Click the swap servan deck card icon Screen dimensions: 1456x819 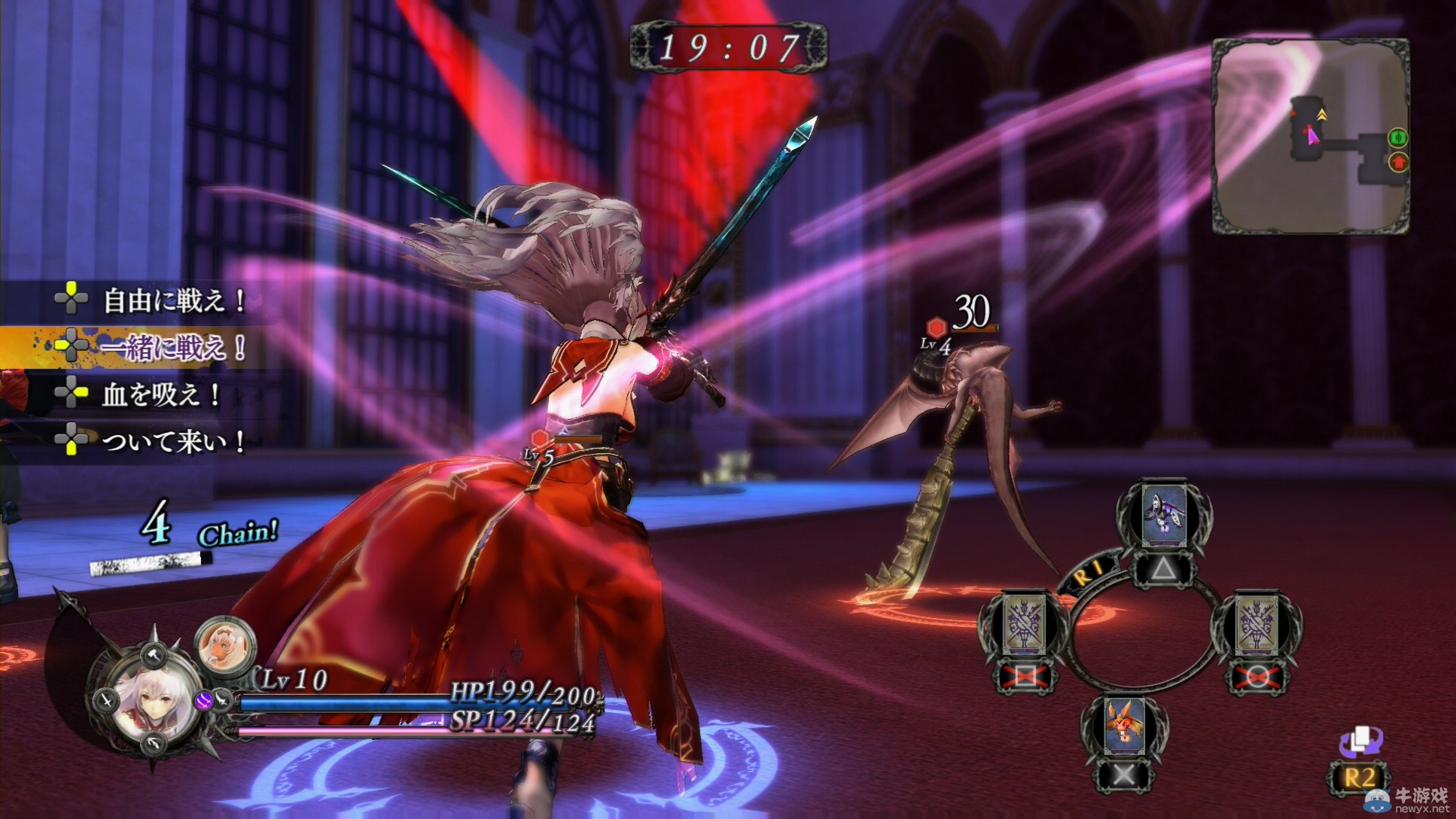click(x=1359, y=742)
